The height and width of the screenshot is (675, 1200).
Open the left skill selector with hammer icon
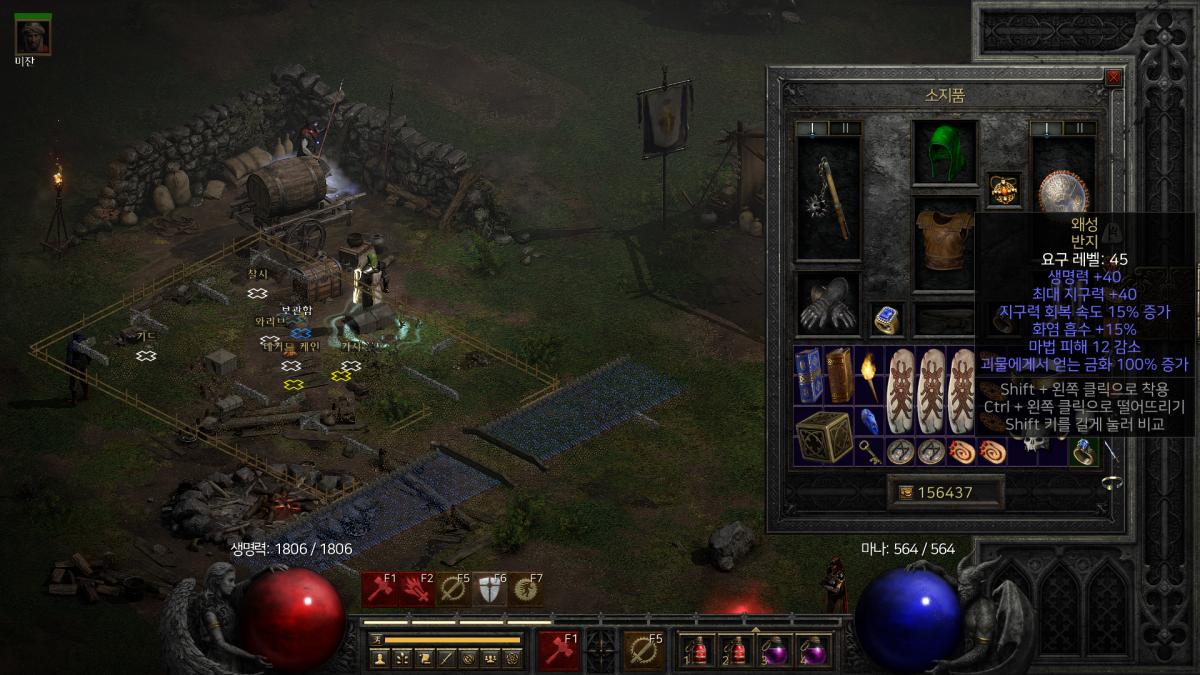click(x=559, y=651)
